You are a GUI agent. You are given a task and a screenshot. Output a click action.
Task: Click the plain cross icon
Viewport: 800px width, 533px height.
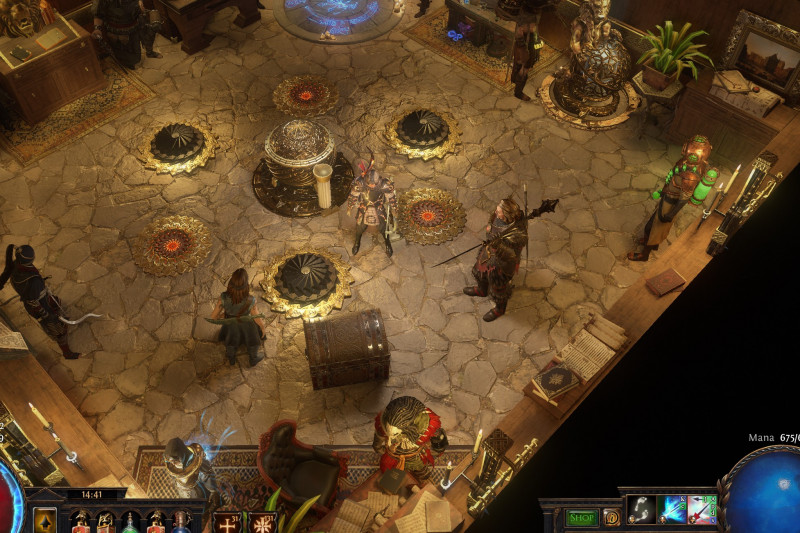tap(228, 523)
